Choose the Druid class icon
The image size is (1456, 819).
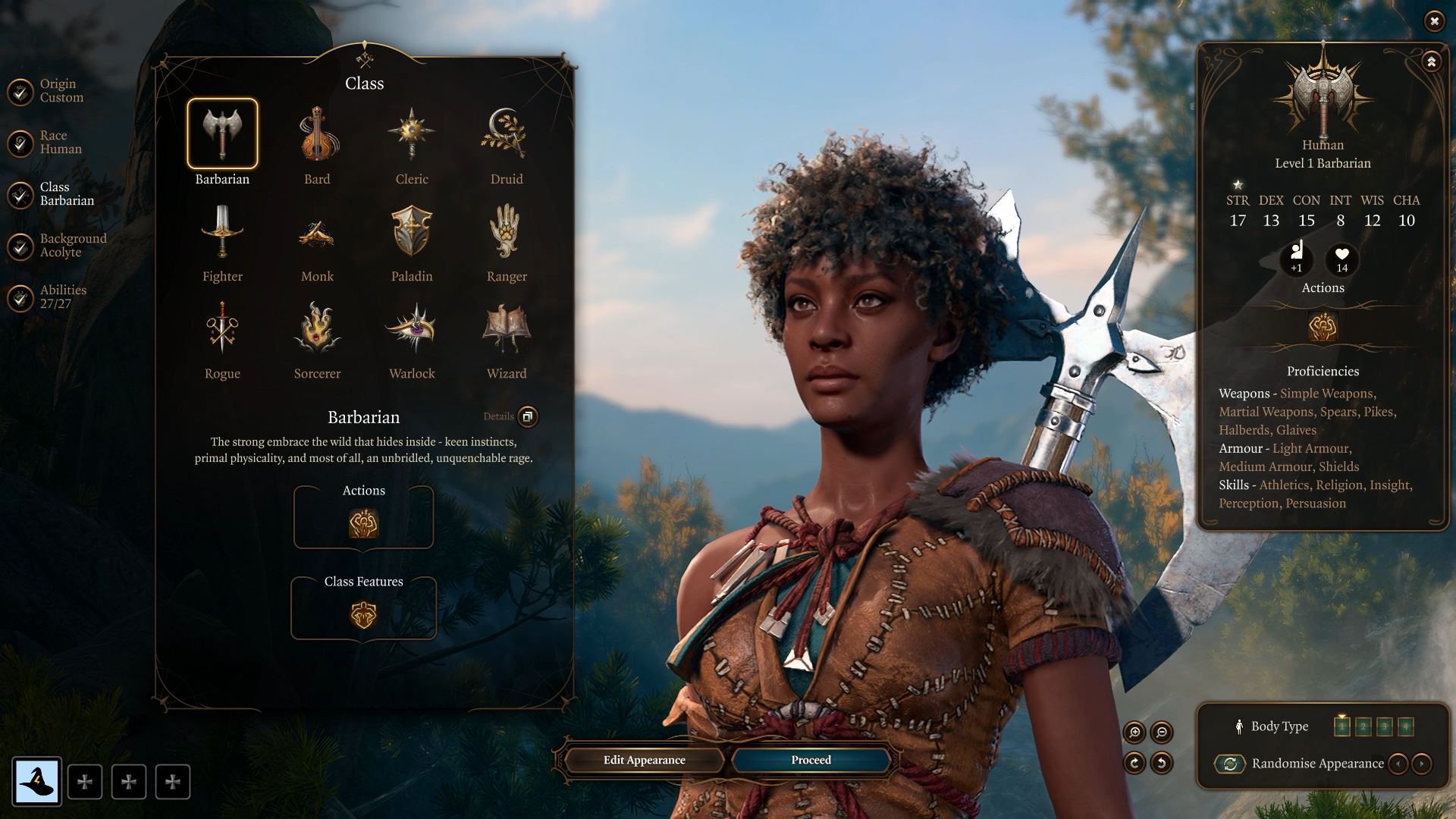[507, 134]
